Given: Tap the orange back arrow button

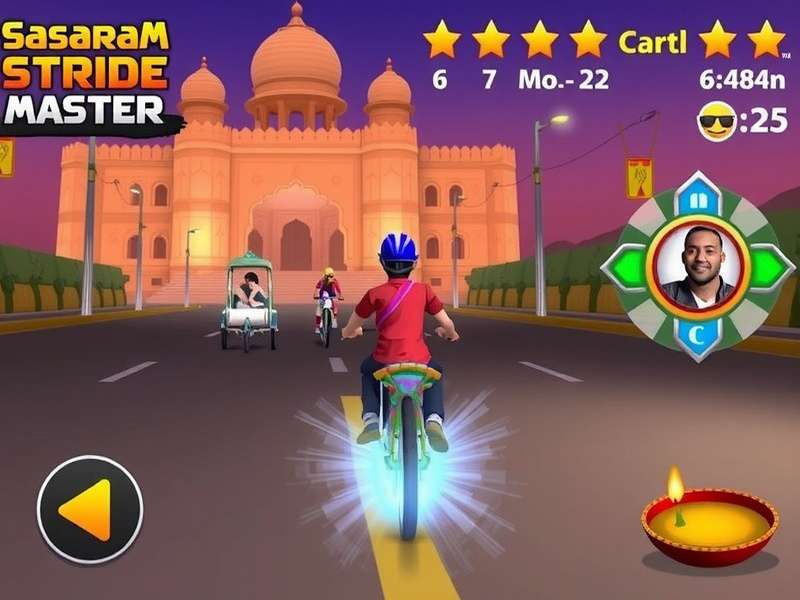Looking at the screenshot, I should point(90,509).
